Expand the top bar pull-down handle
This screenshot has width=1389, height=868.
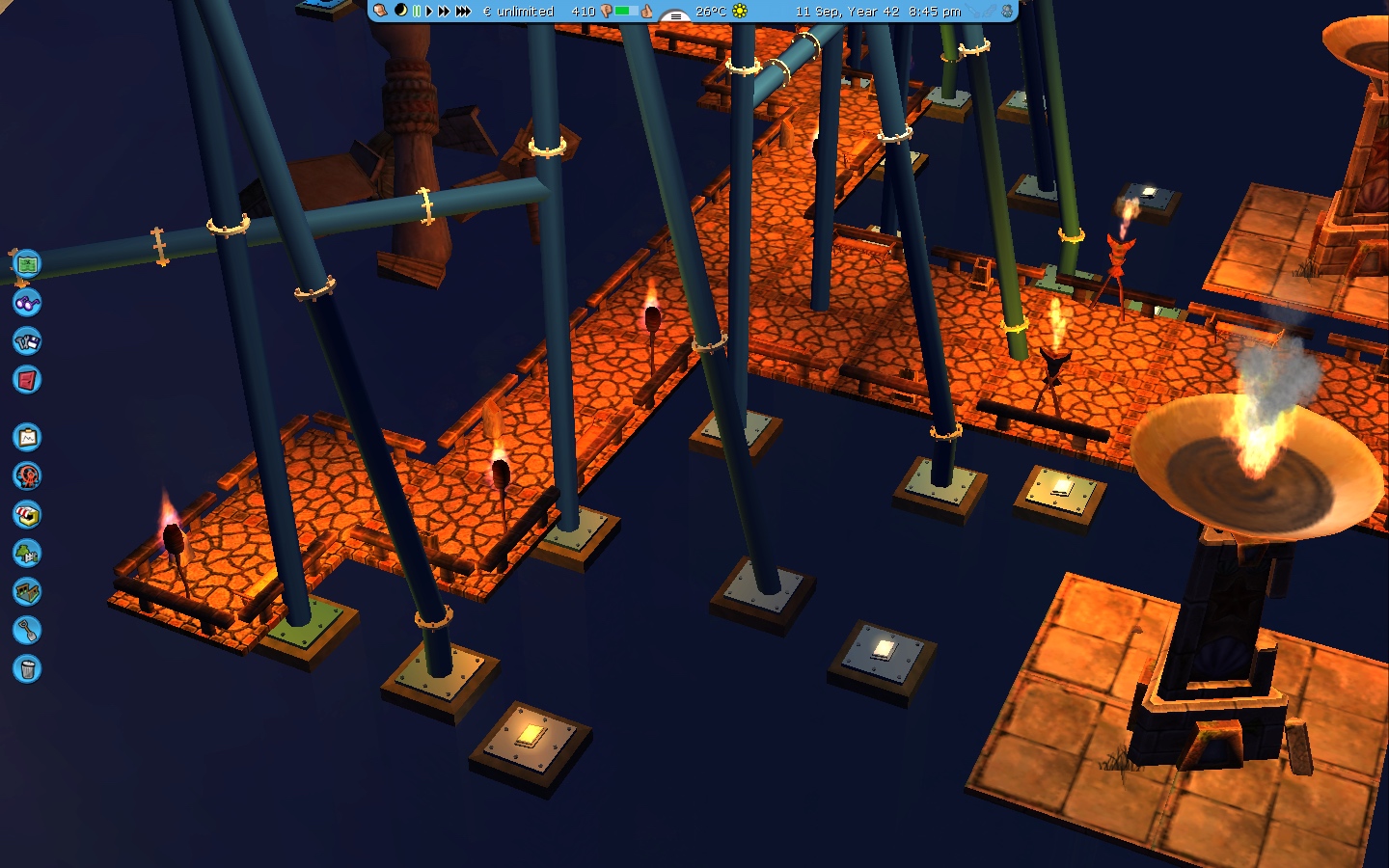[675, 15]
